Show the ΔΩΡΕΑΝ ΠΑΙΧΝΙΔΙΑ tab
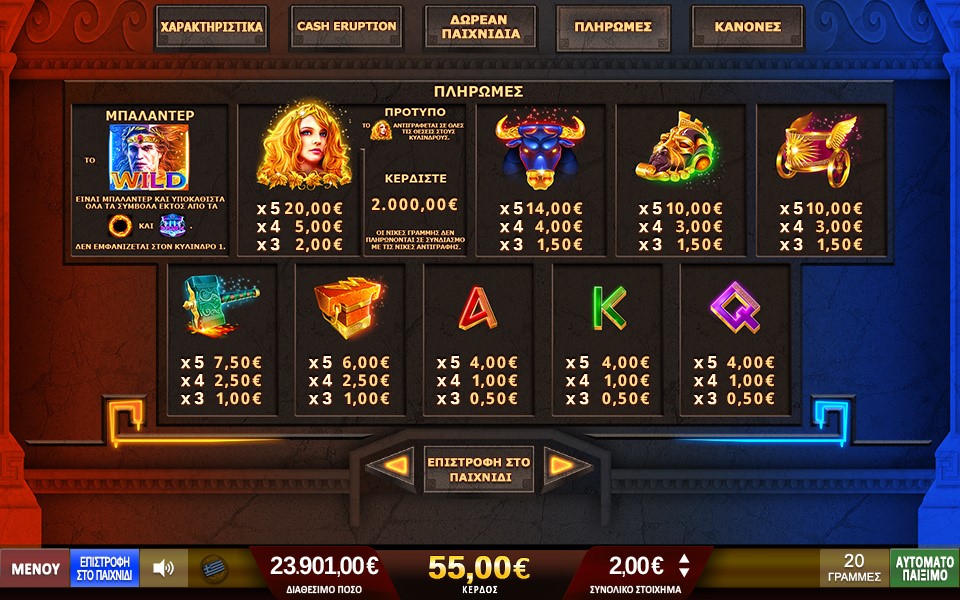The image size is (960, 600). click(480, 27)
